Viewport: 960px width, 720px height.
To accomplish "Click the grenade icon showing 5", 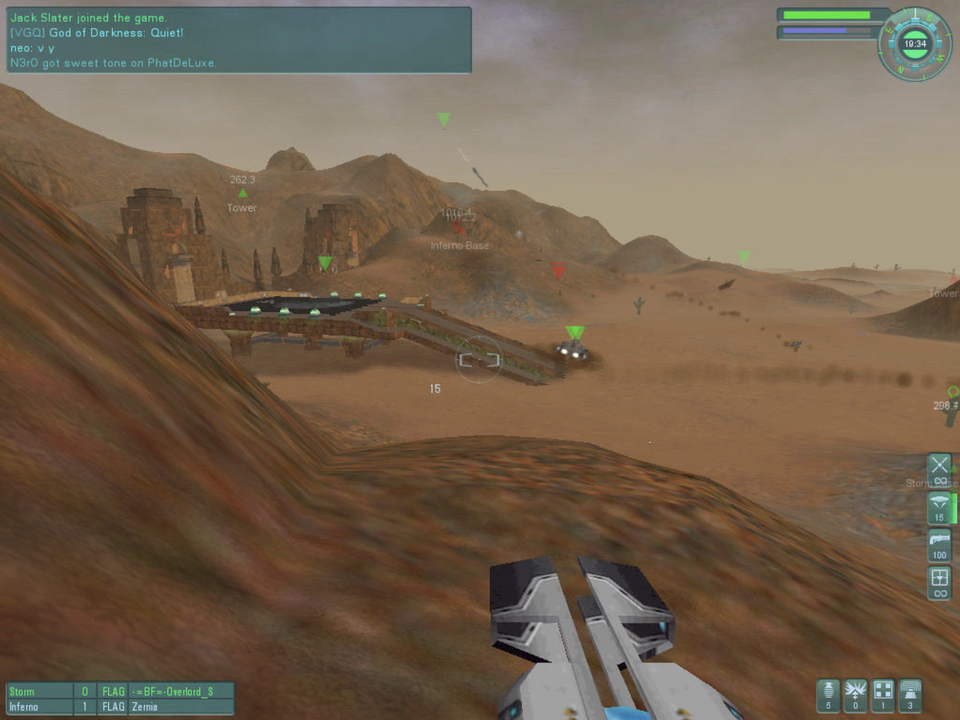I will pyautogui.click(x=828, y=695).
